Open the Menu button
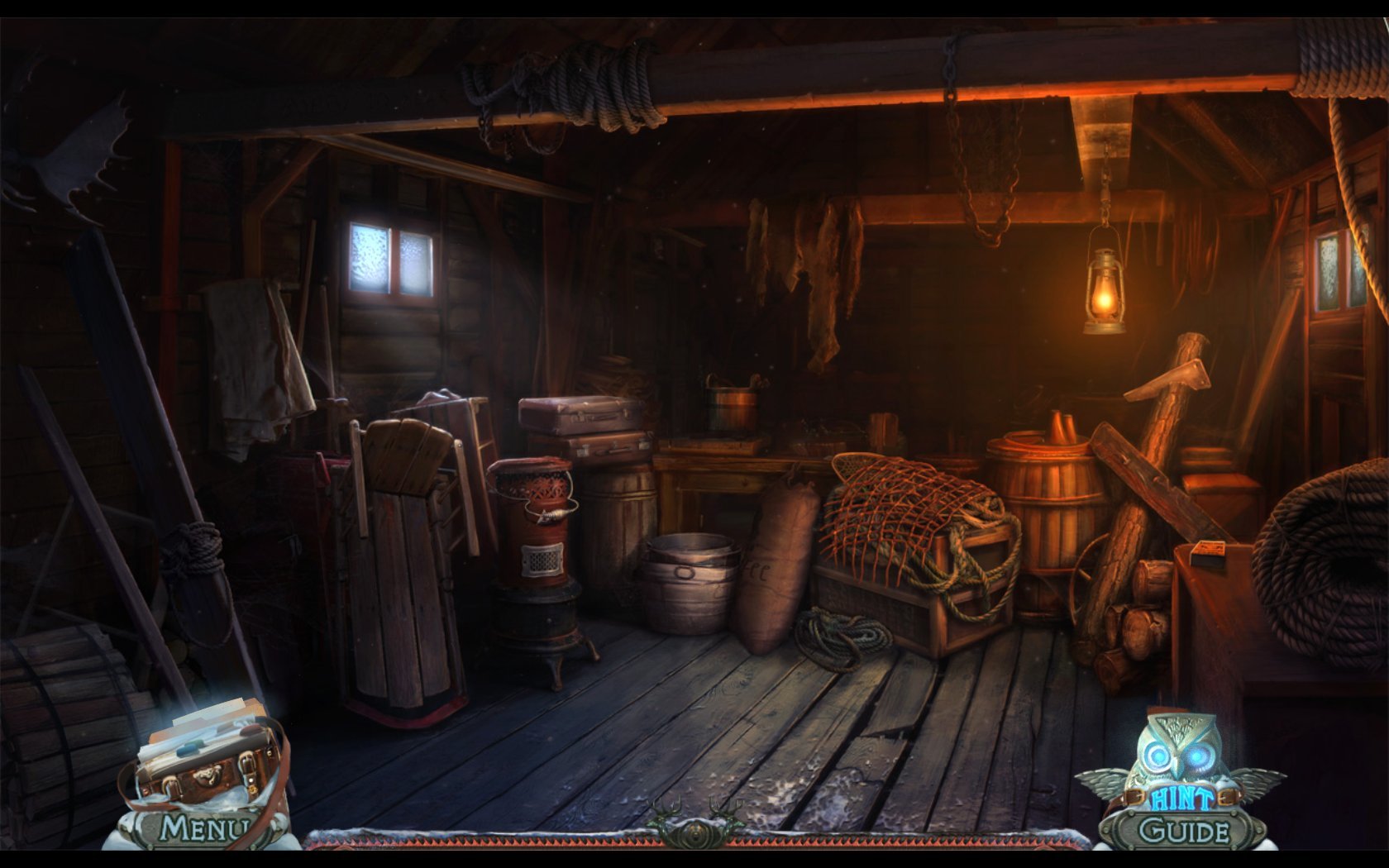This screenshot has width=1389, height=868. click(203, 827)
